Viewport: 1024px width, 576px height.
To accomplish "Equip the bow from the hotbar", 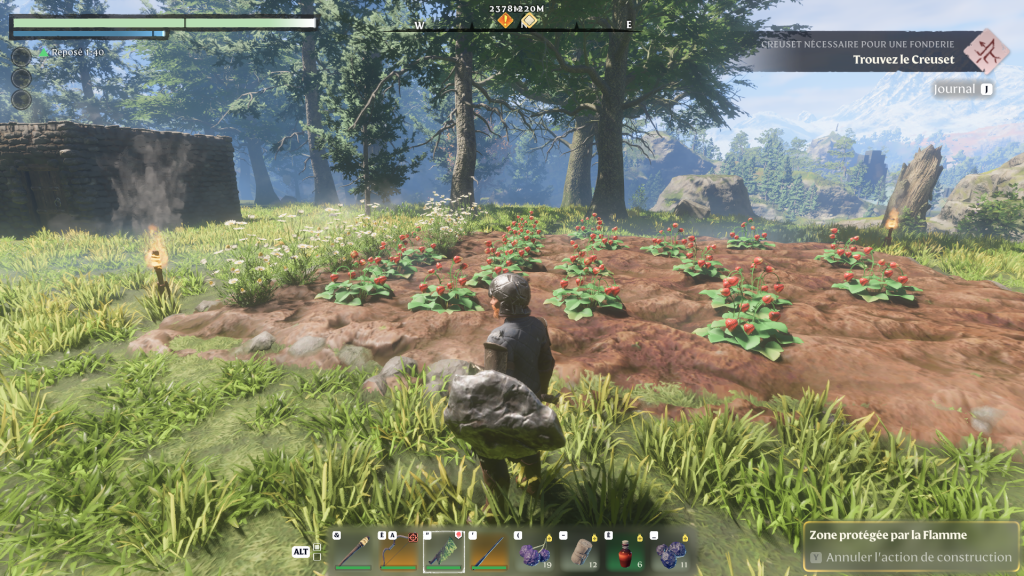I will tap(396, 550).
